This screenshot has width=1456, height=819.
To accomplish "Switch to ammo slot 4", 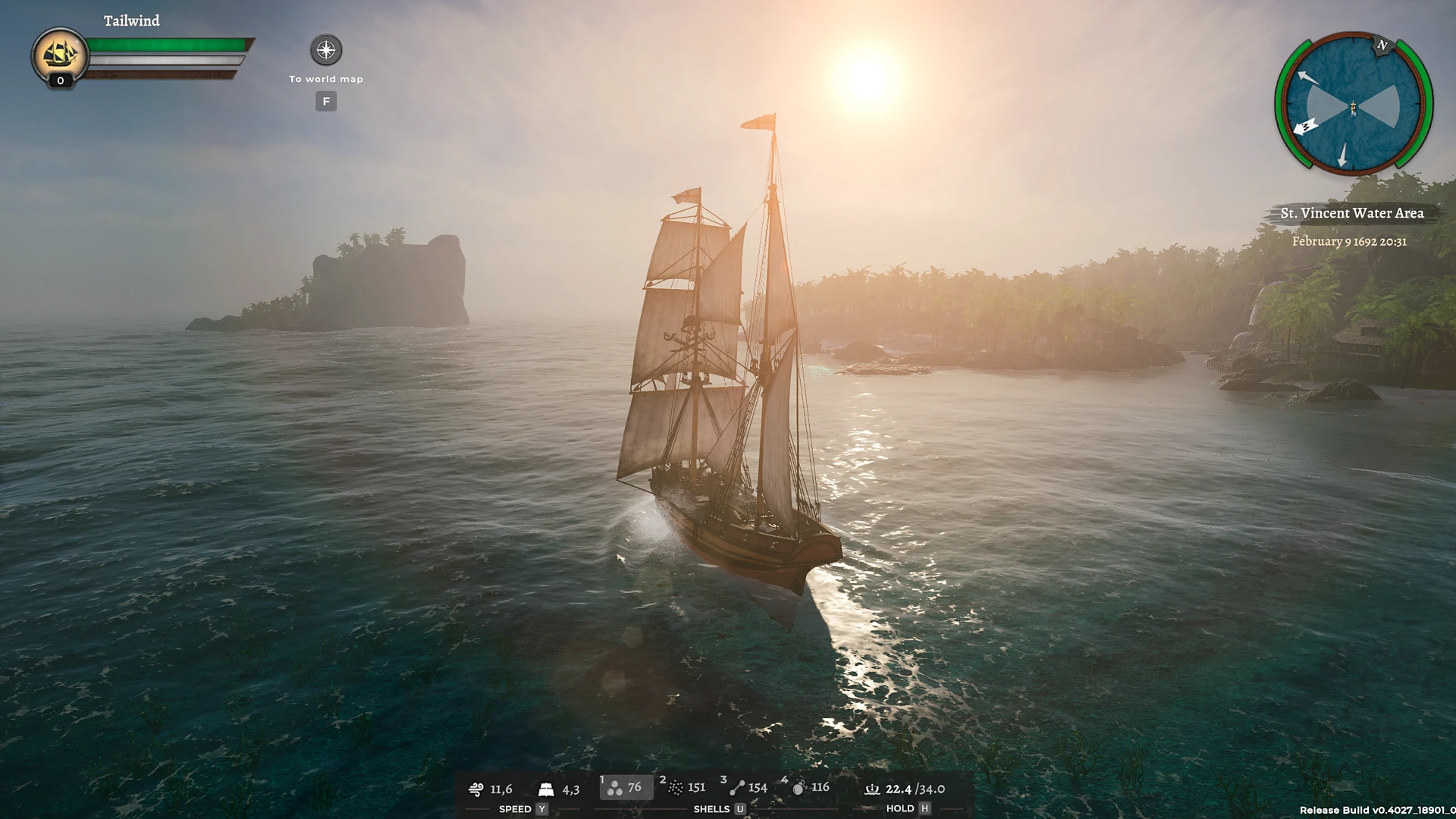I will (x=784, y=779).
